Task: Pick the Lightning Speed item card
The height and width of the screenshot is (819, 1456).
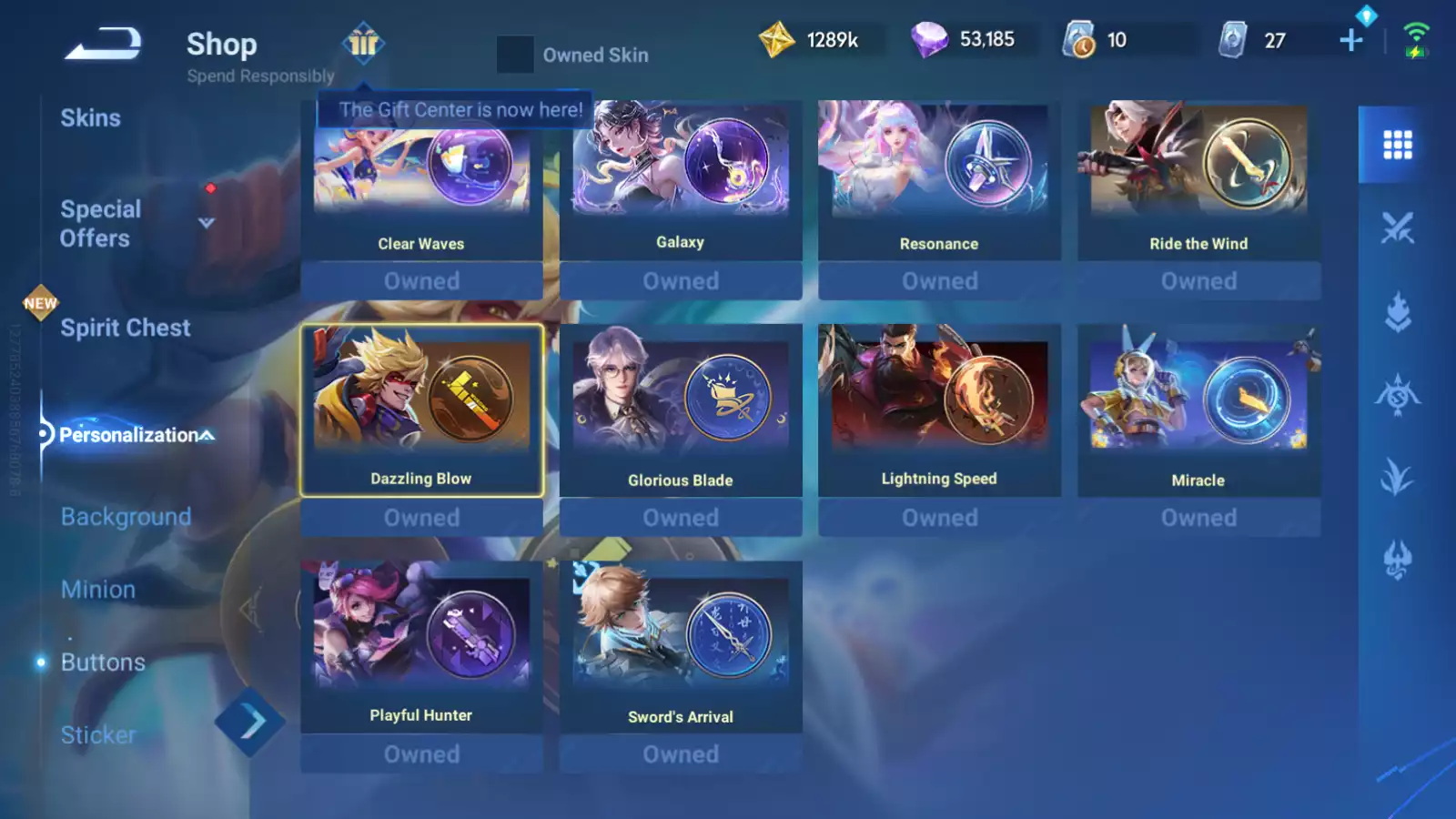Action: 939,409
